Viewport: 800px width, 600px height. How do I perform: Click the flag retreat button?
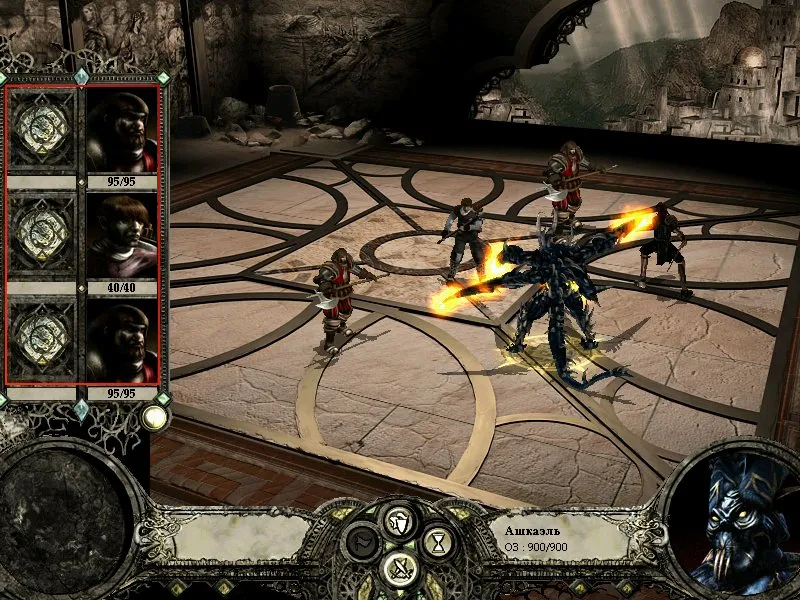tap(362, 544)
